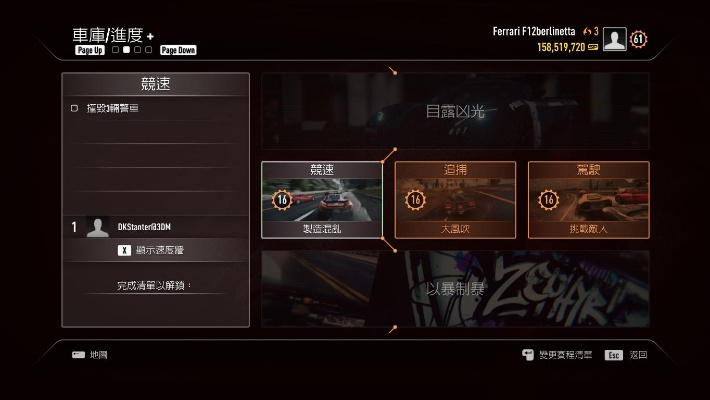This screenshot has width=710, height=400.
Task: Select the 競速 racing assignment card
Action: pos(321,199)
